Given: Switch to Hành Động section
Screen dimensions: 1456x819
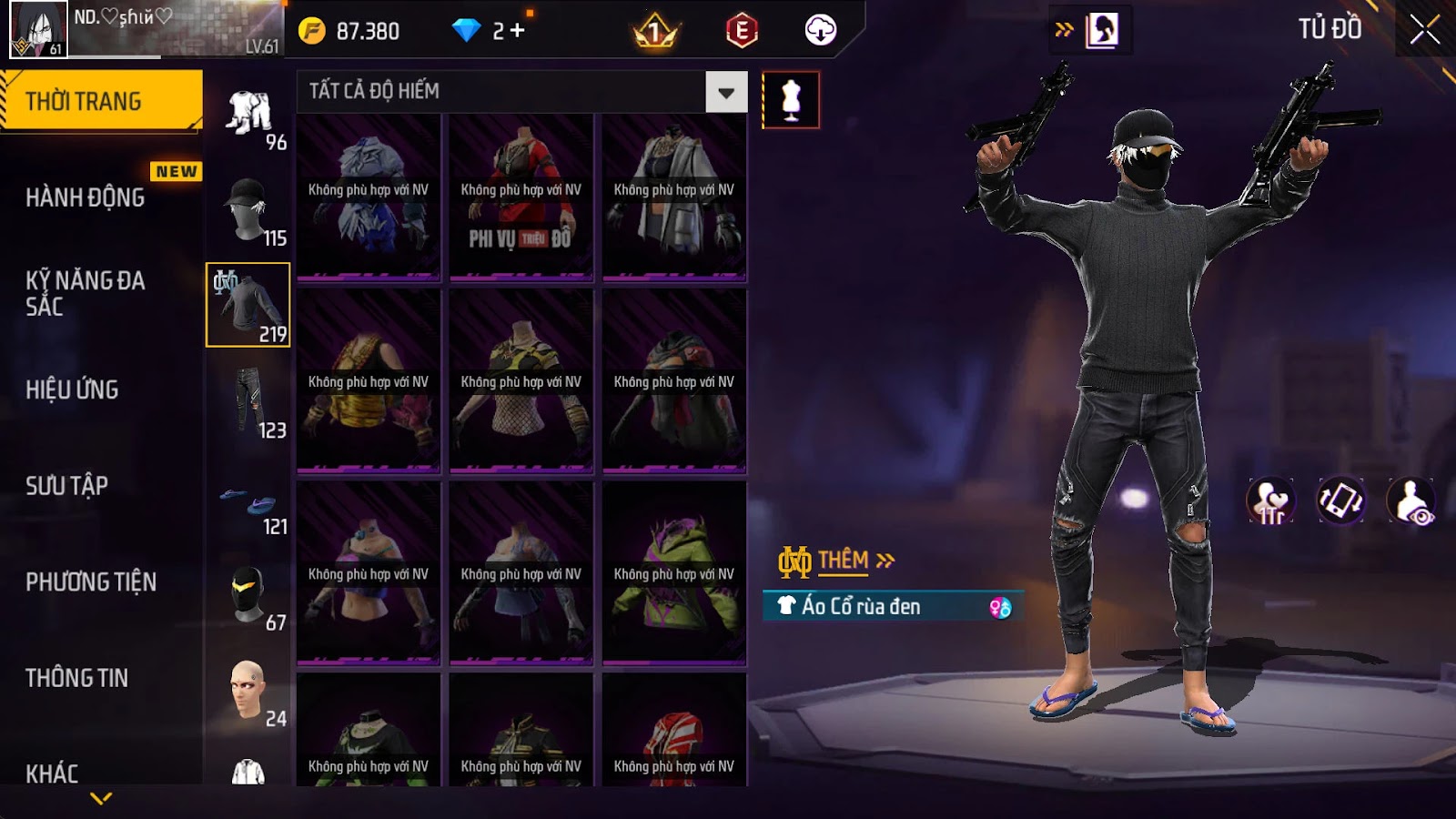Looking at the screenshot, I should (86, 197).
